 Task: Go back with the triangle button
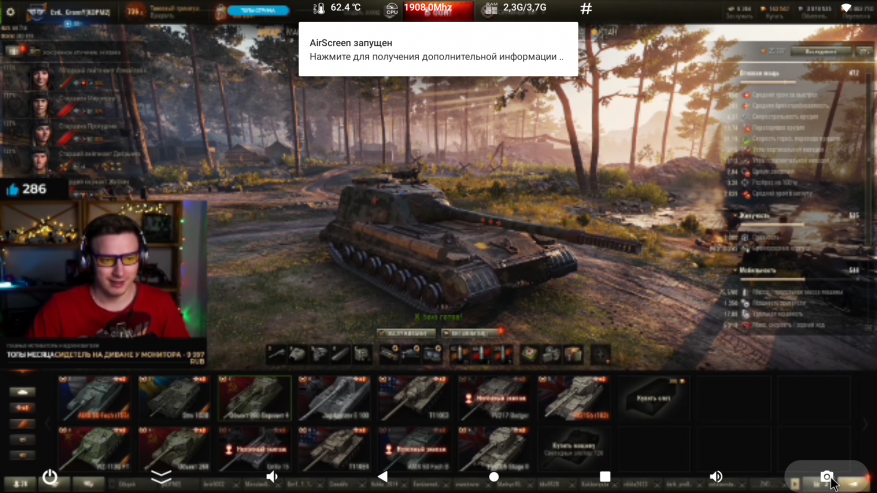pos(382,477)
